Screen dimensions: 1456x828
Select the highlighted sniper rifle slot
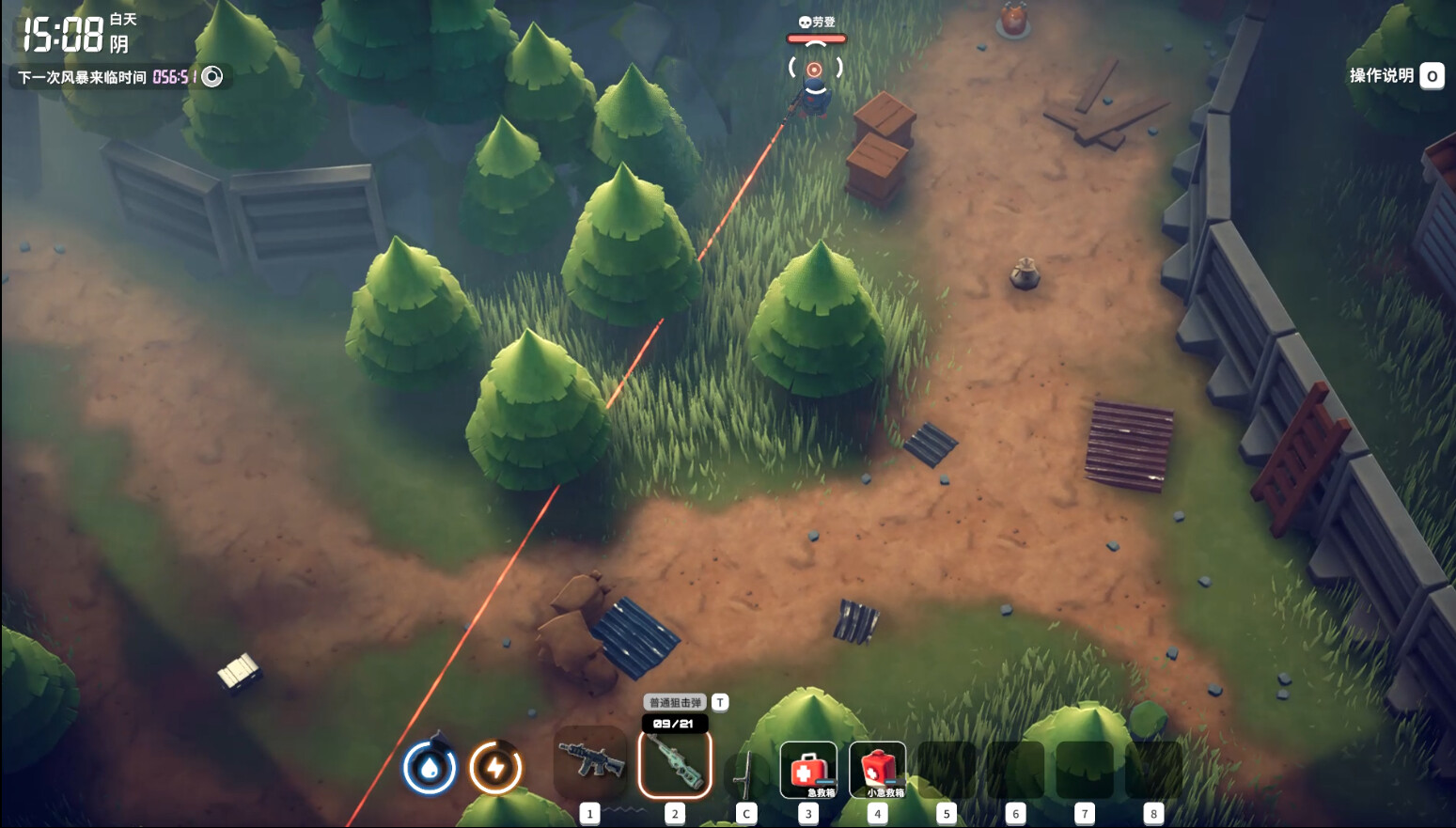pos(675,763)
